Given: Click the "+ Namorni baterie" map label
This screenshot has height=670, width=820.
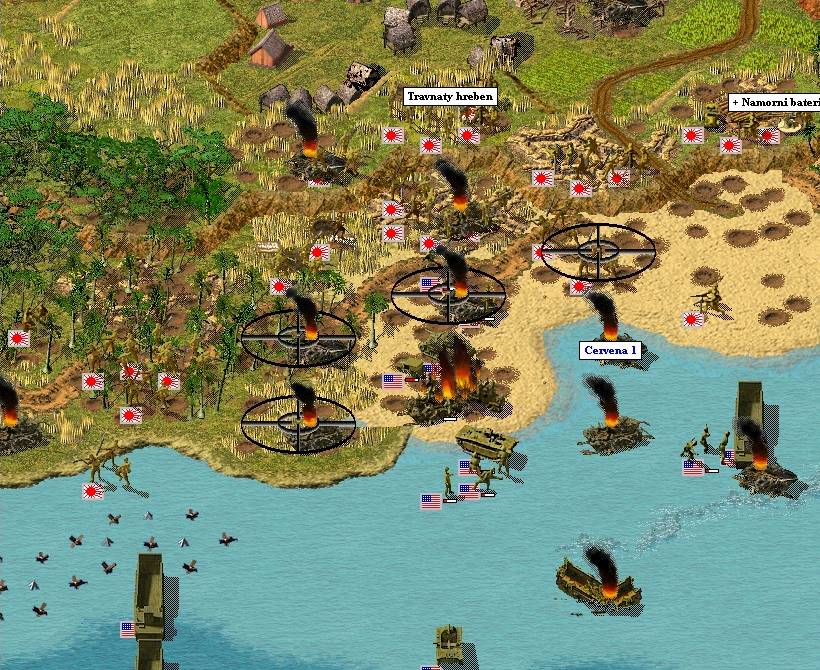Looking at the screenshot, I should [774, 102].
